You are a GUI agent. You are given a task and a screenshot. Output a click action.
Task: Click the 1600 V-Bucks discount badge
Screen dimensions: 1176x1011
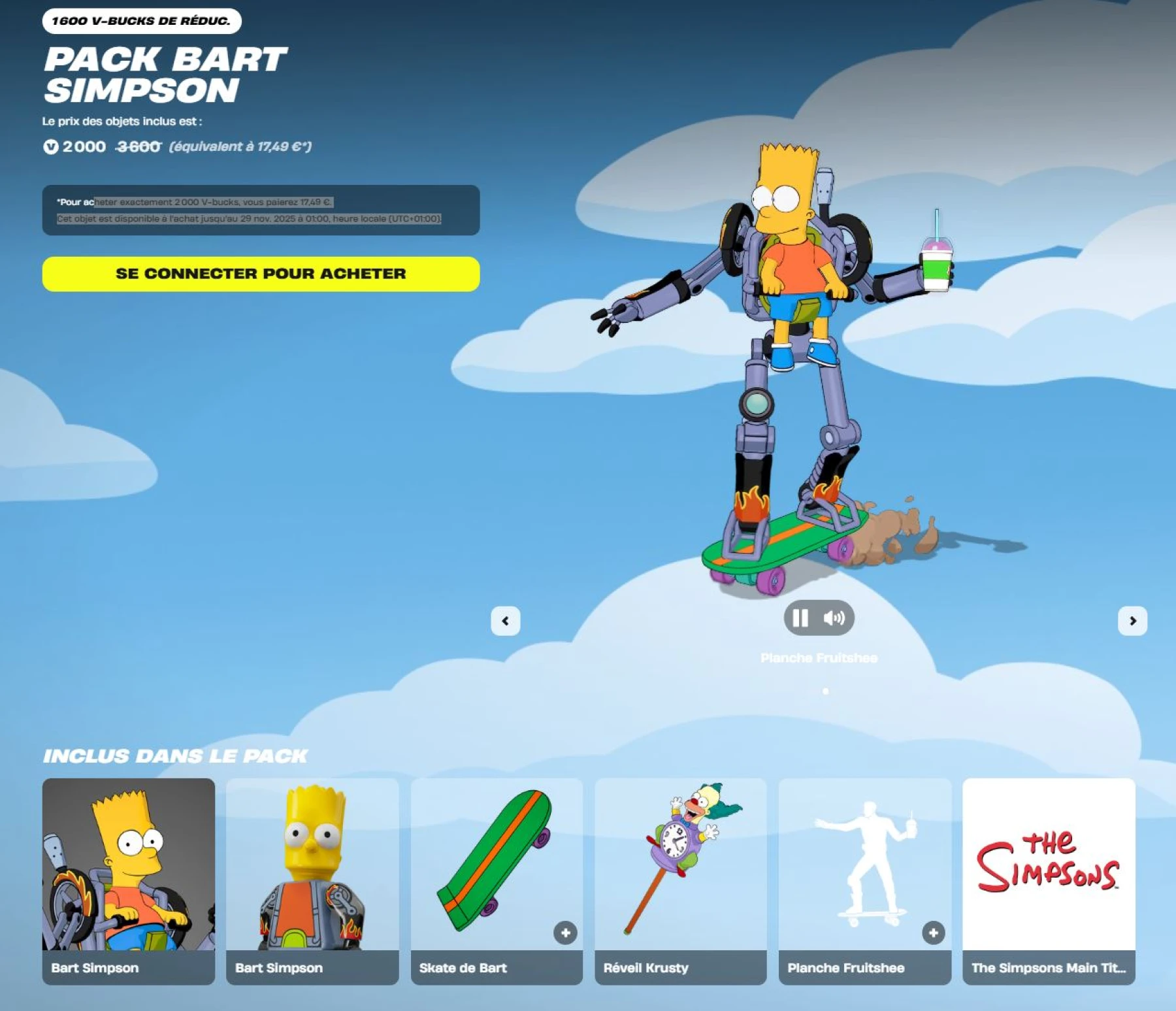tap(141, 20)
